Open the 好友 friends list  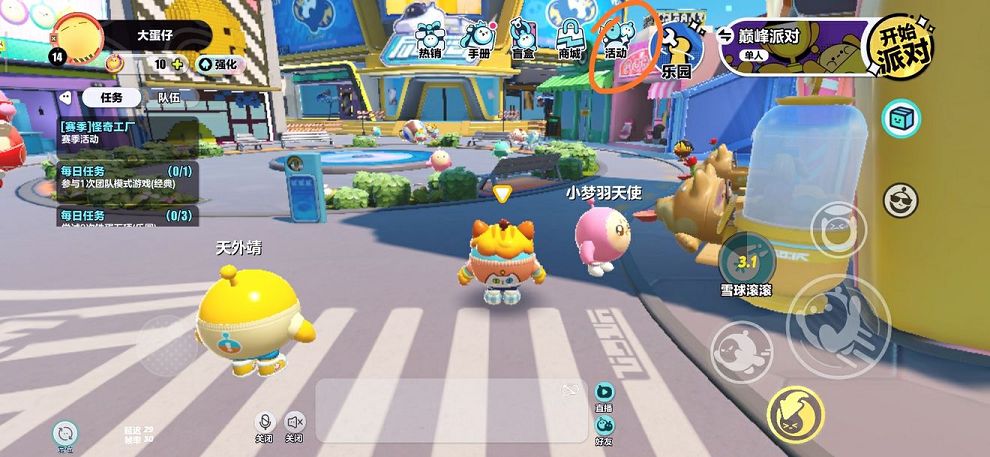(603, 425)
